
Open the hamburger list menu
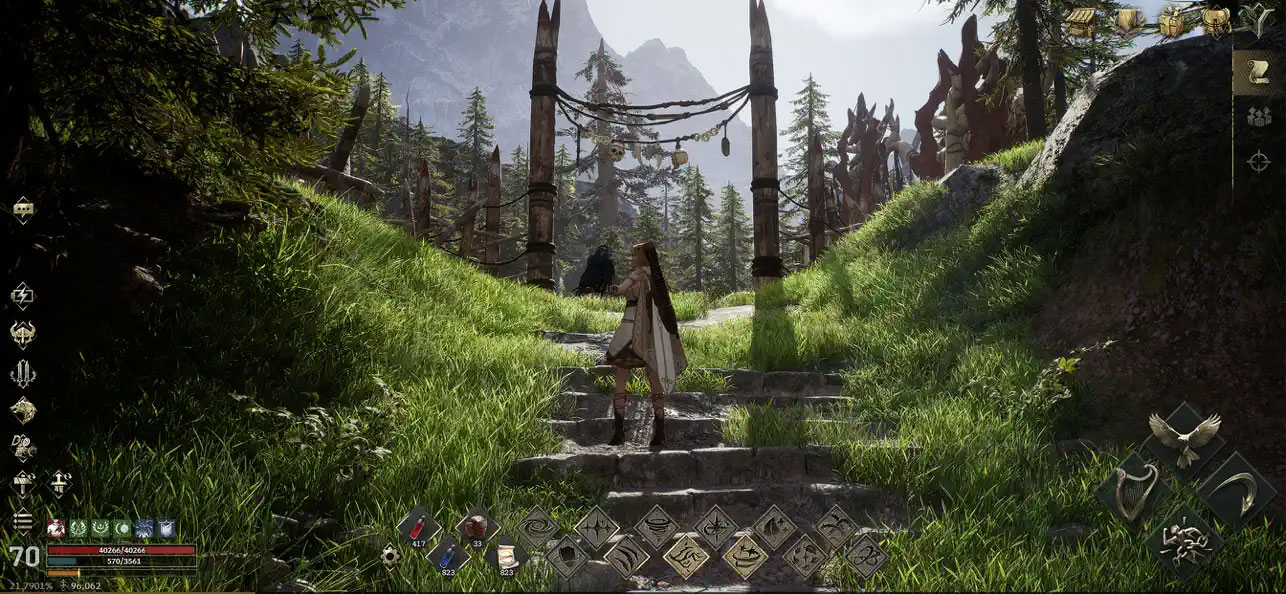click(22, 521)
